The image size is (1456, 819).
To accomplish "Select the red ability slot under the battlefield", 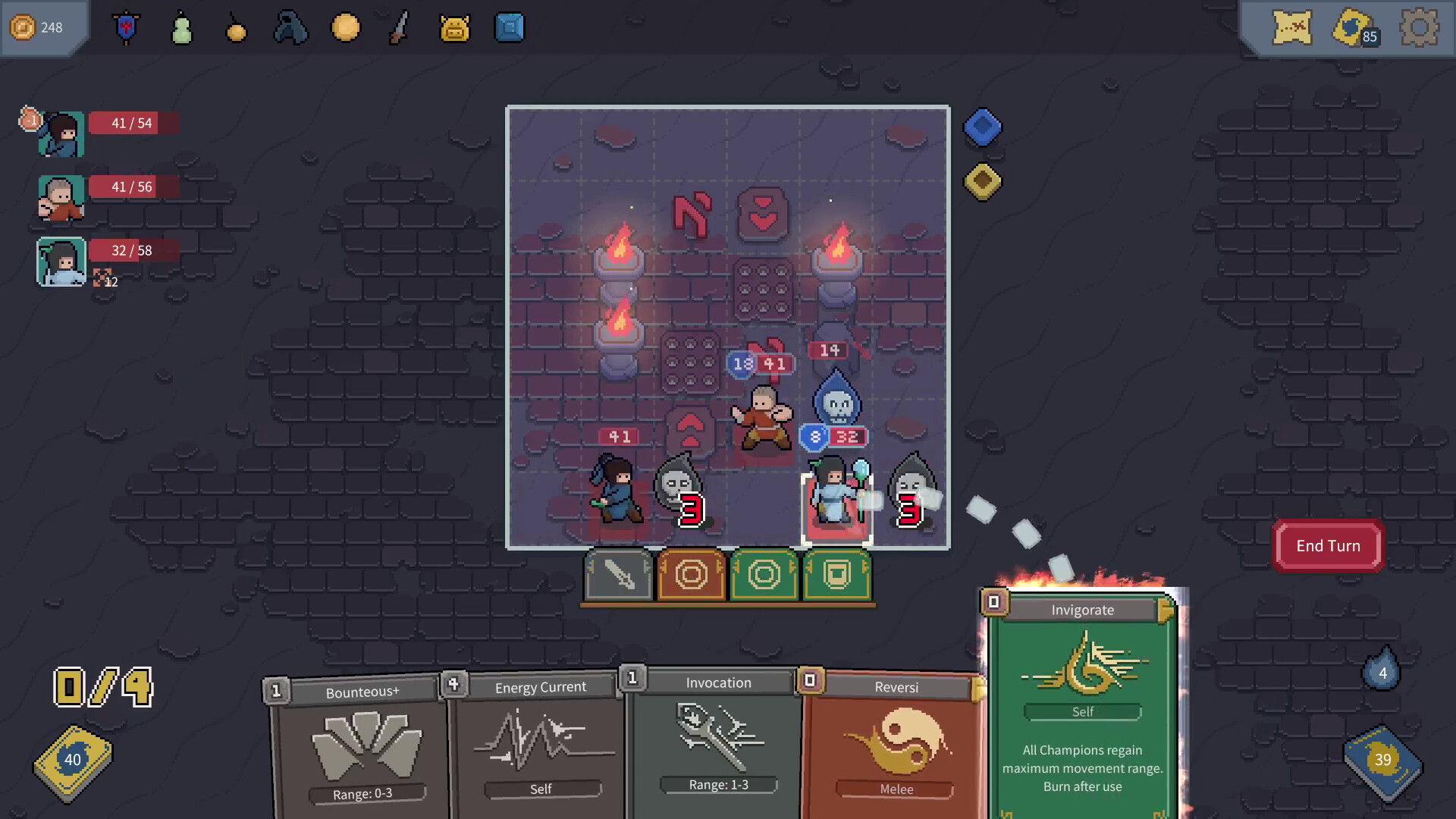I will (x=690, y=576).
